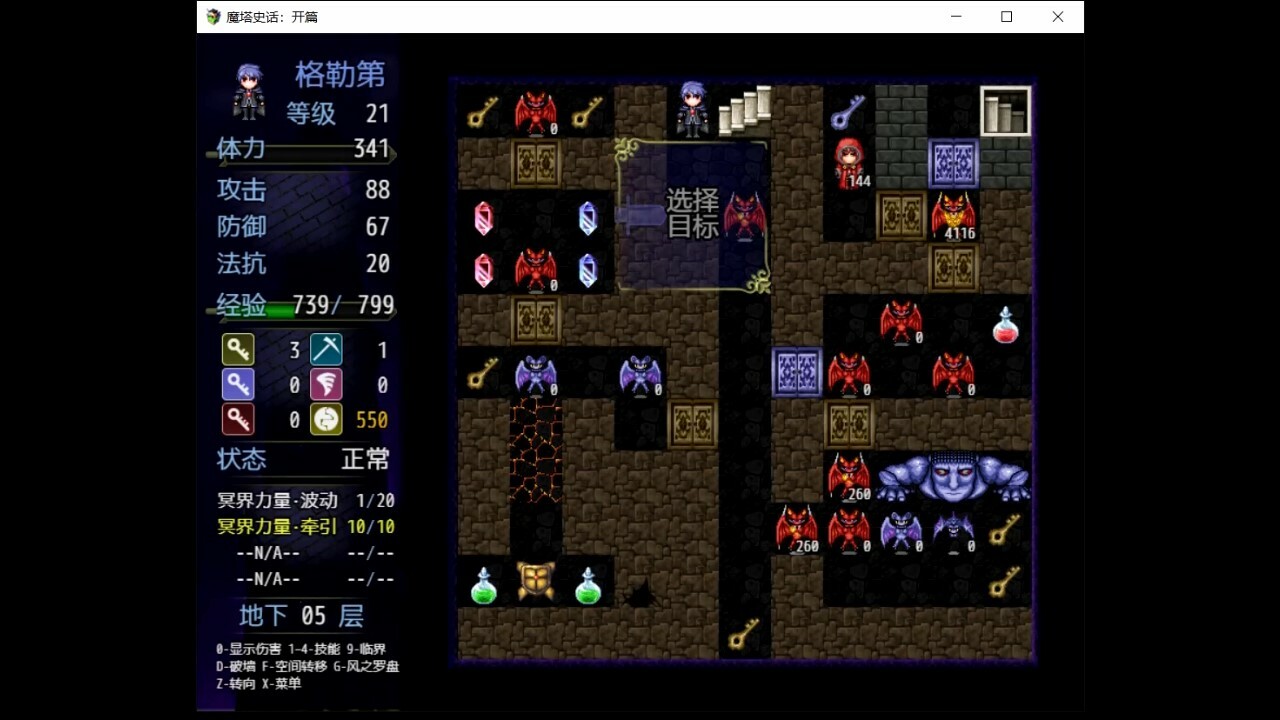This screenshot has width=1280, height=720.
Task: Click the red potion on the right edge
Action: click(1006, 325)
